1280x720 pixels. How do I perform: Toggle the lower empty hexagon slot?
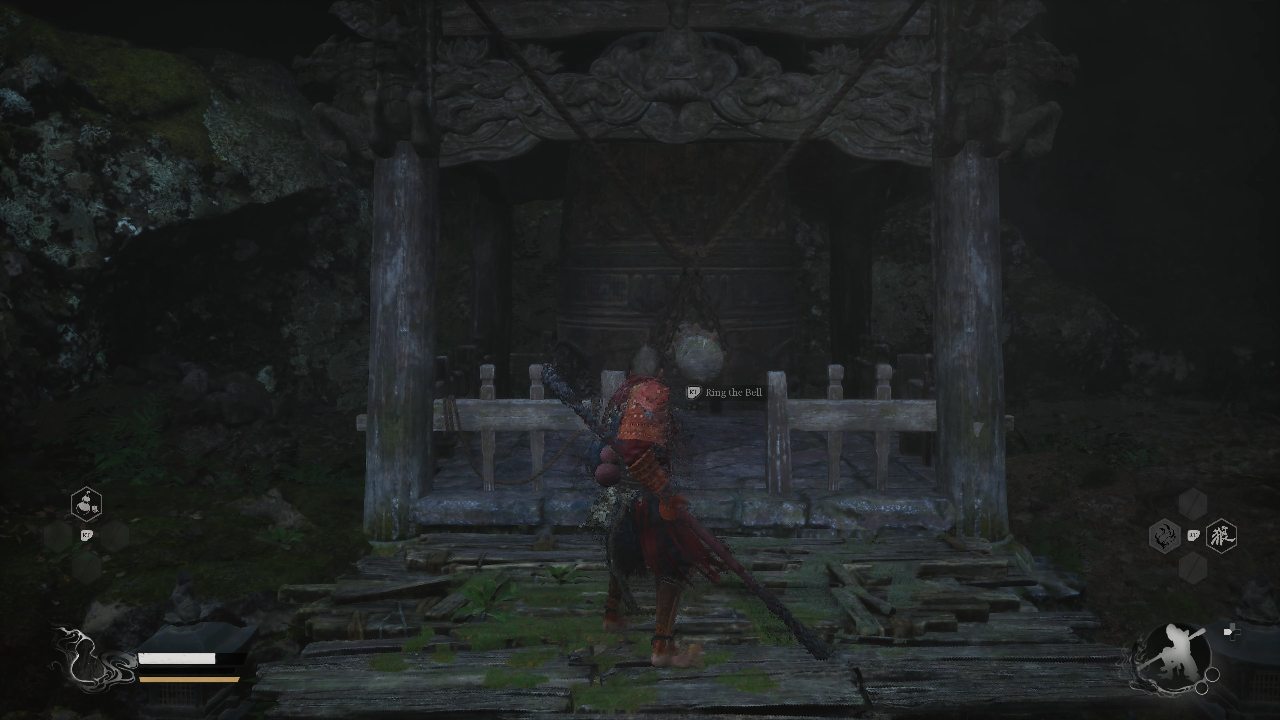(x=1191, y=567)
